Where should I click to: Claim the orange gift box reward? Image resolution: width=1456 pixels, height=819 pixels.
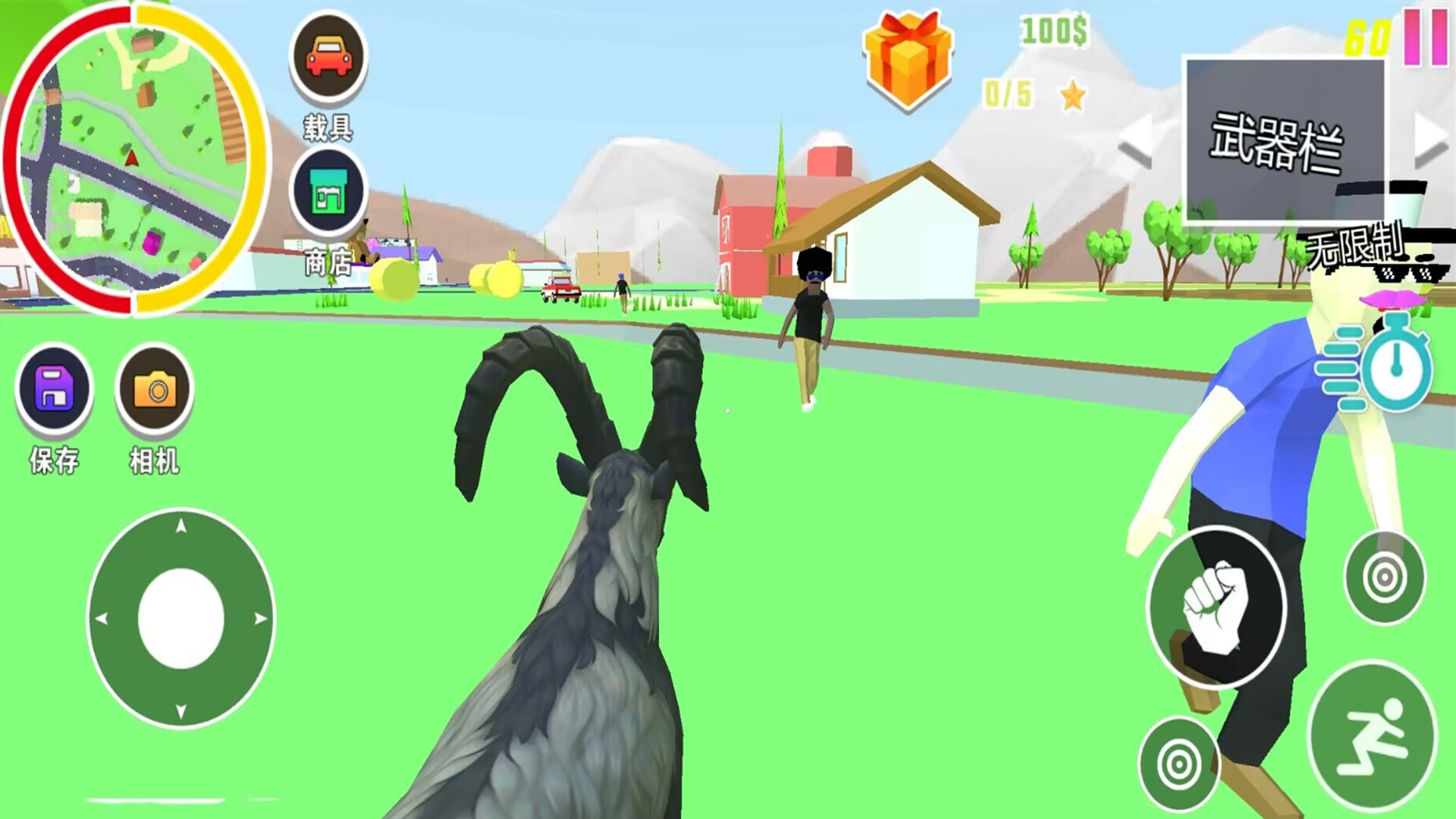908,61
